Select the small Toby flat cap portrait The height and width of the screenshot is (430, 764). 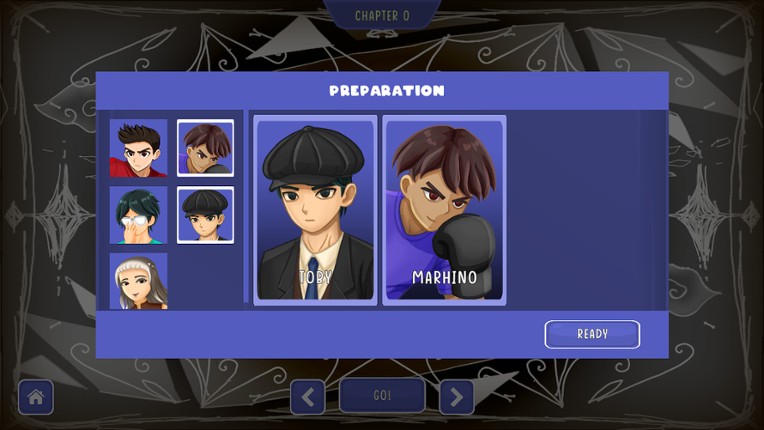coord(206,215)
